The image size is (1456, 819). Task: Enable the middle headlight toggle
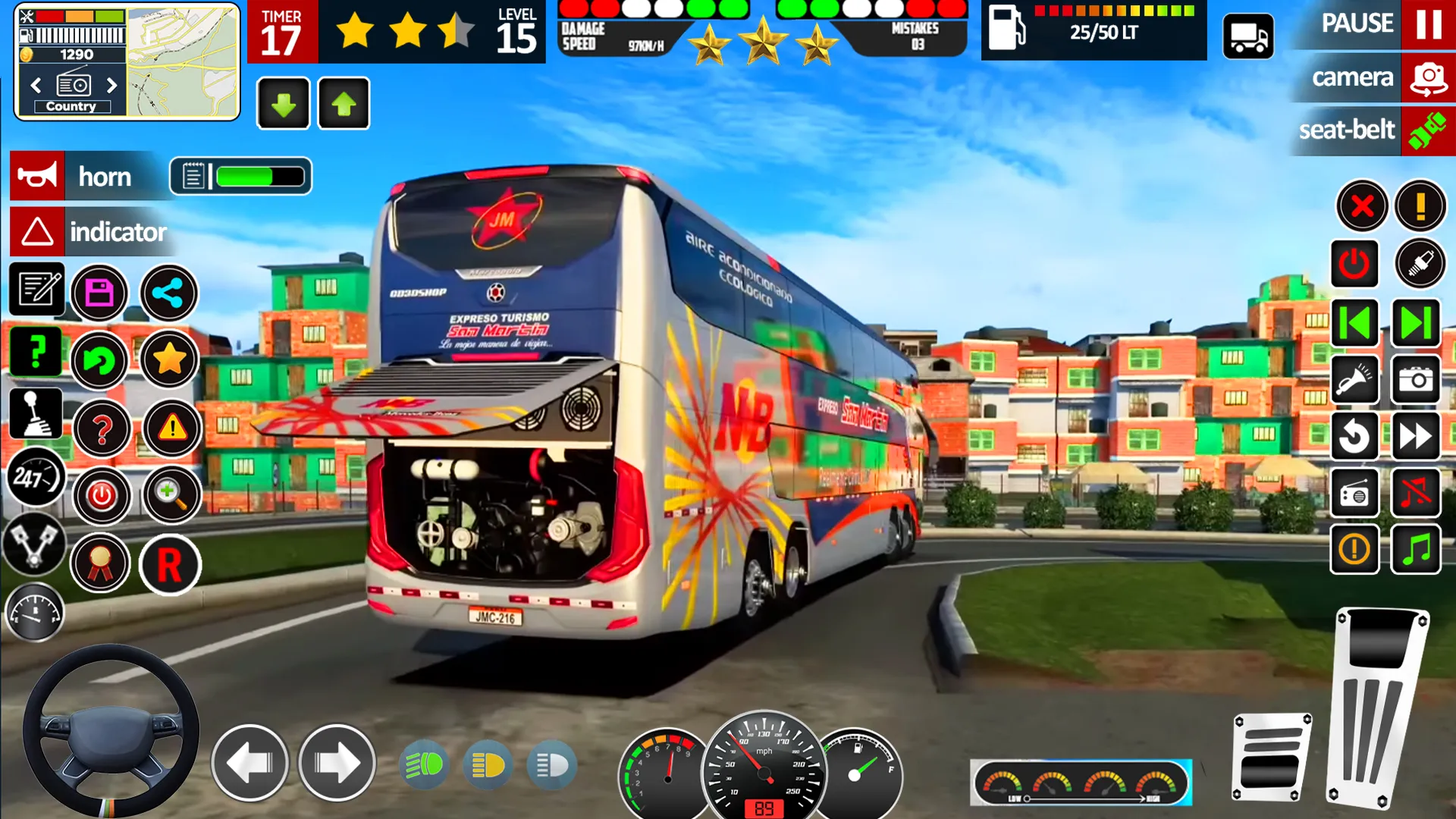tap(488, 766)
